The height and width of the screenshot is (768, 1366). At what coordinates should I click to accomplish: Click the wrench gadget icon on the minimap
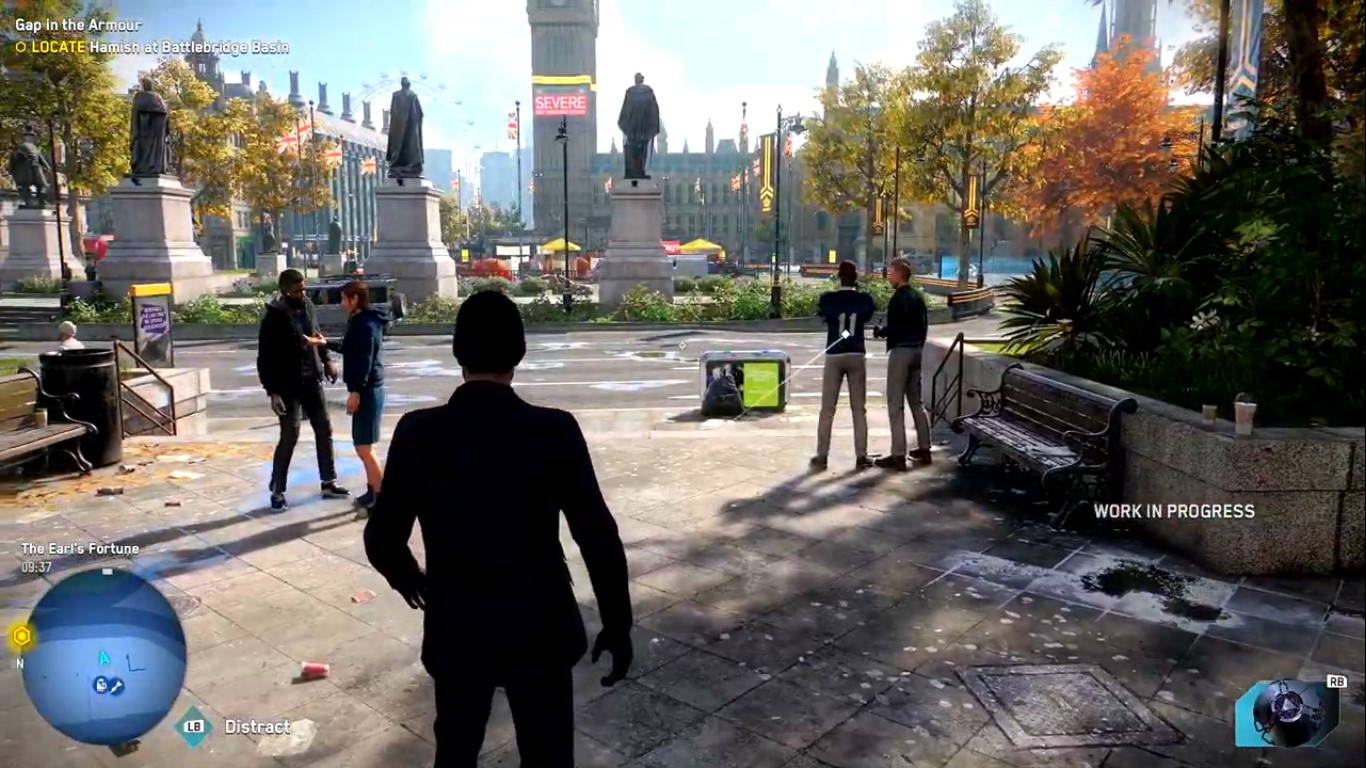click(x=116, y=686)
